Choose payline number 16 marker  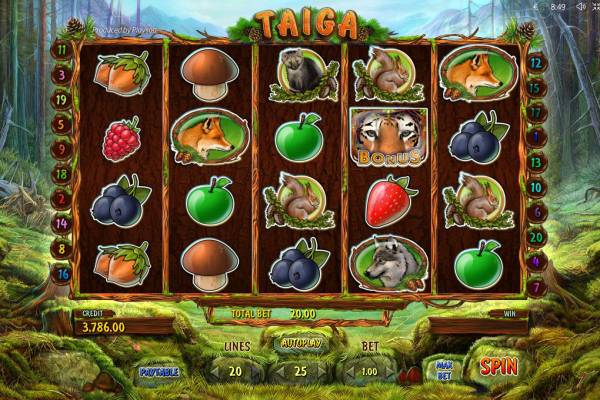click(60, 273)
